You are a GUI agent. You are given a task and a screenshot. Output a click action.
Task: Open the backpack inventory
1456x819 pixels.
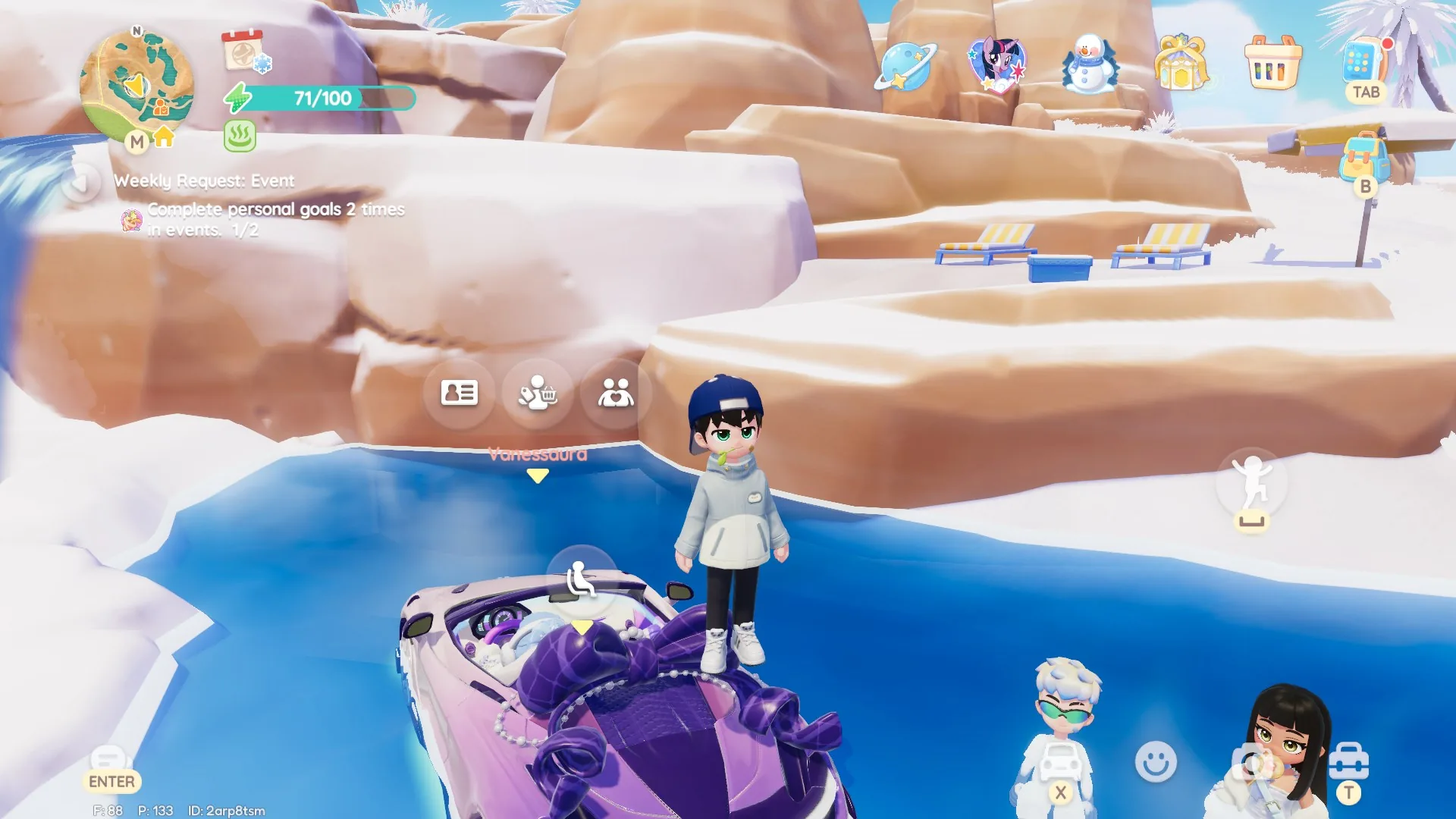(x=1364, y=158)
